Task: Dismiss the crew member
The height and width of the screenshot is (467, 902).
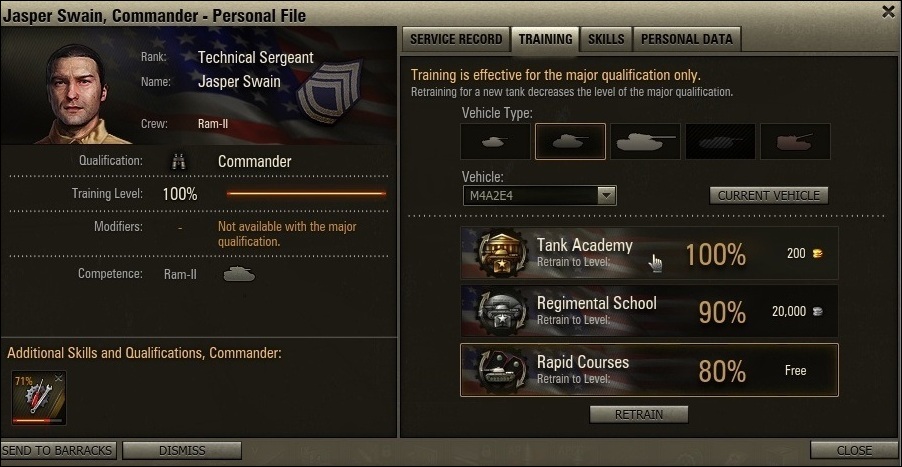Action: [181, 450]
